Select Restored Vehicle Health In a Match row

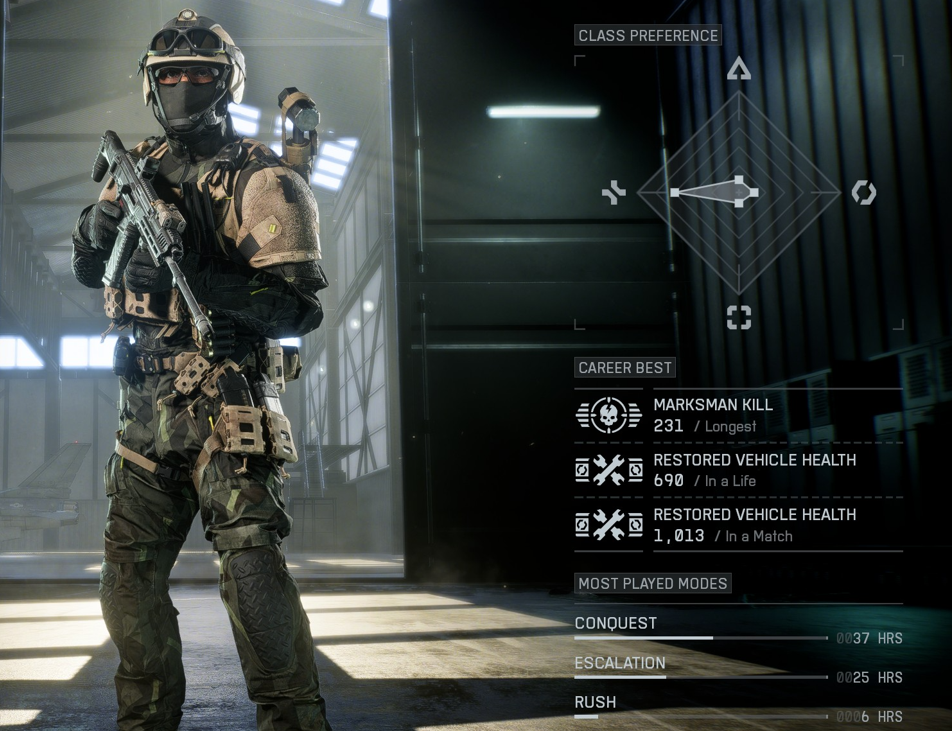coord(738,525)
